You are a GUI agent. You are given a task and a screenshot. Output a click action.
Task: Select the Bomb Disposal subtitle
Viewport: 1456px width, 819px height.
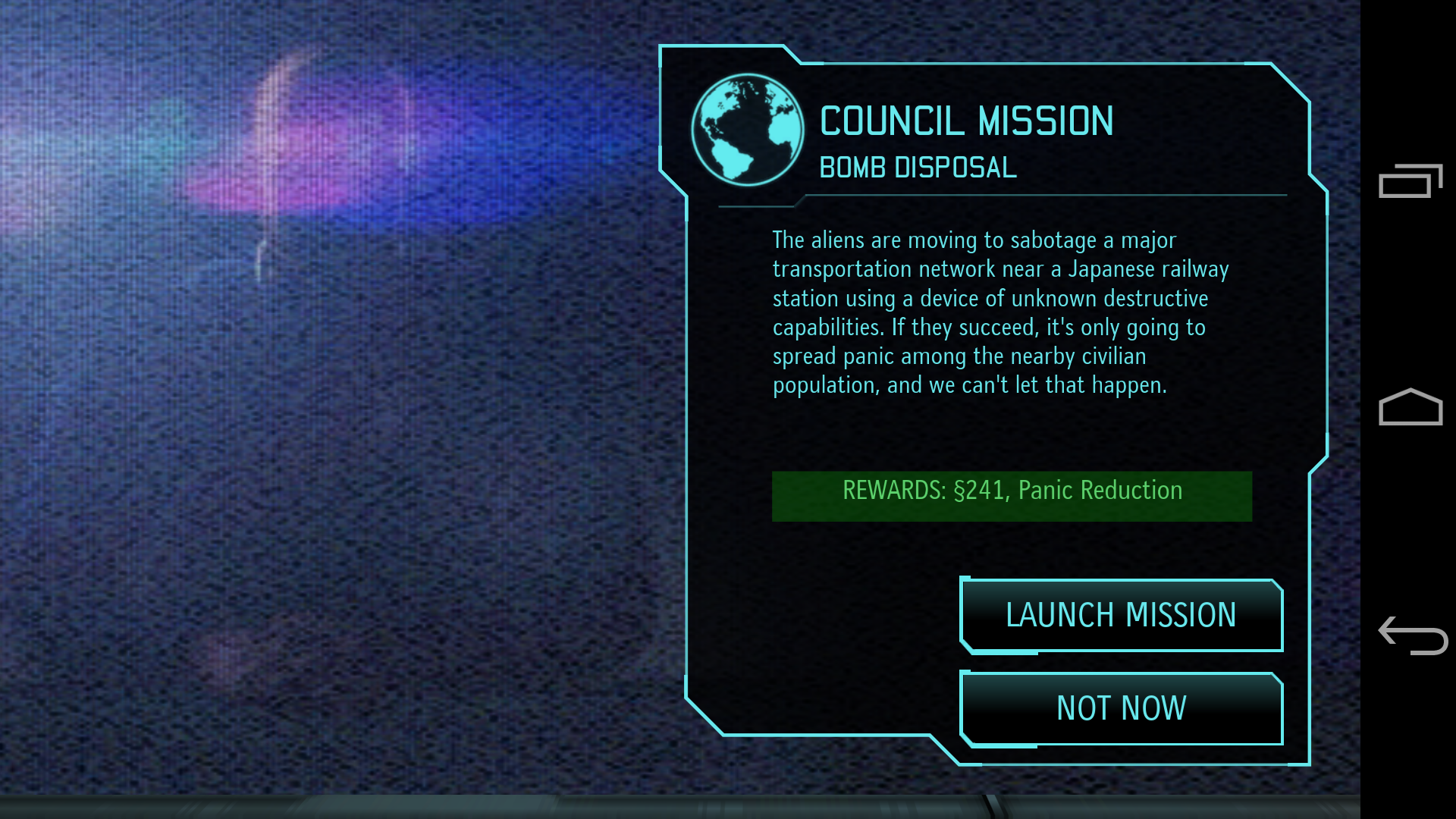click(x=917, y=168)
